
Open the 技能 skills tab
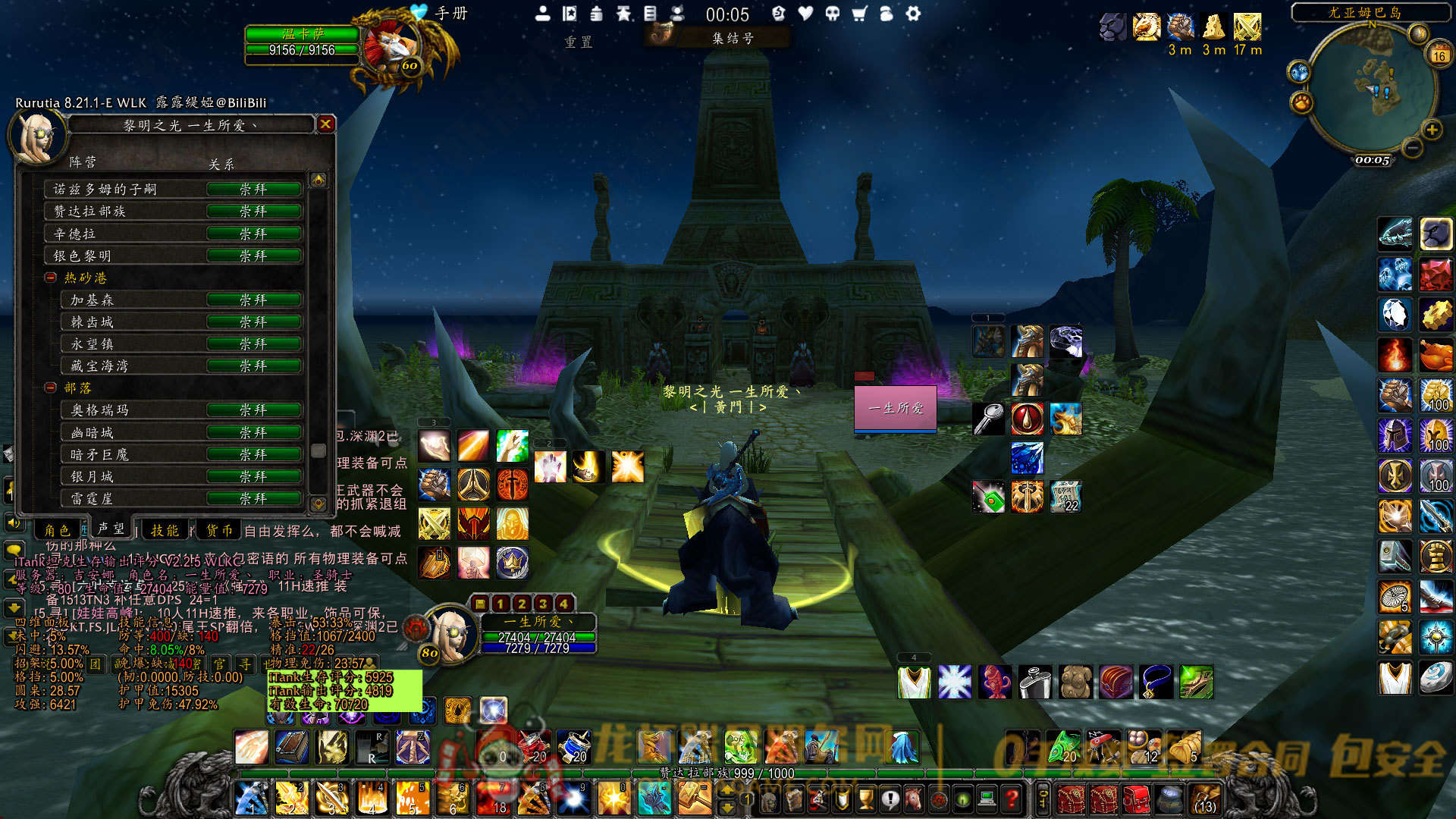click(x=165, y=530)
